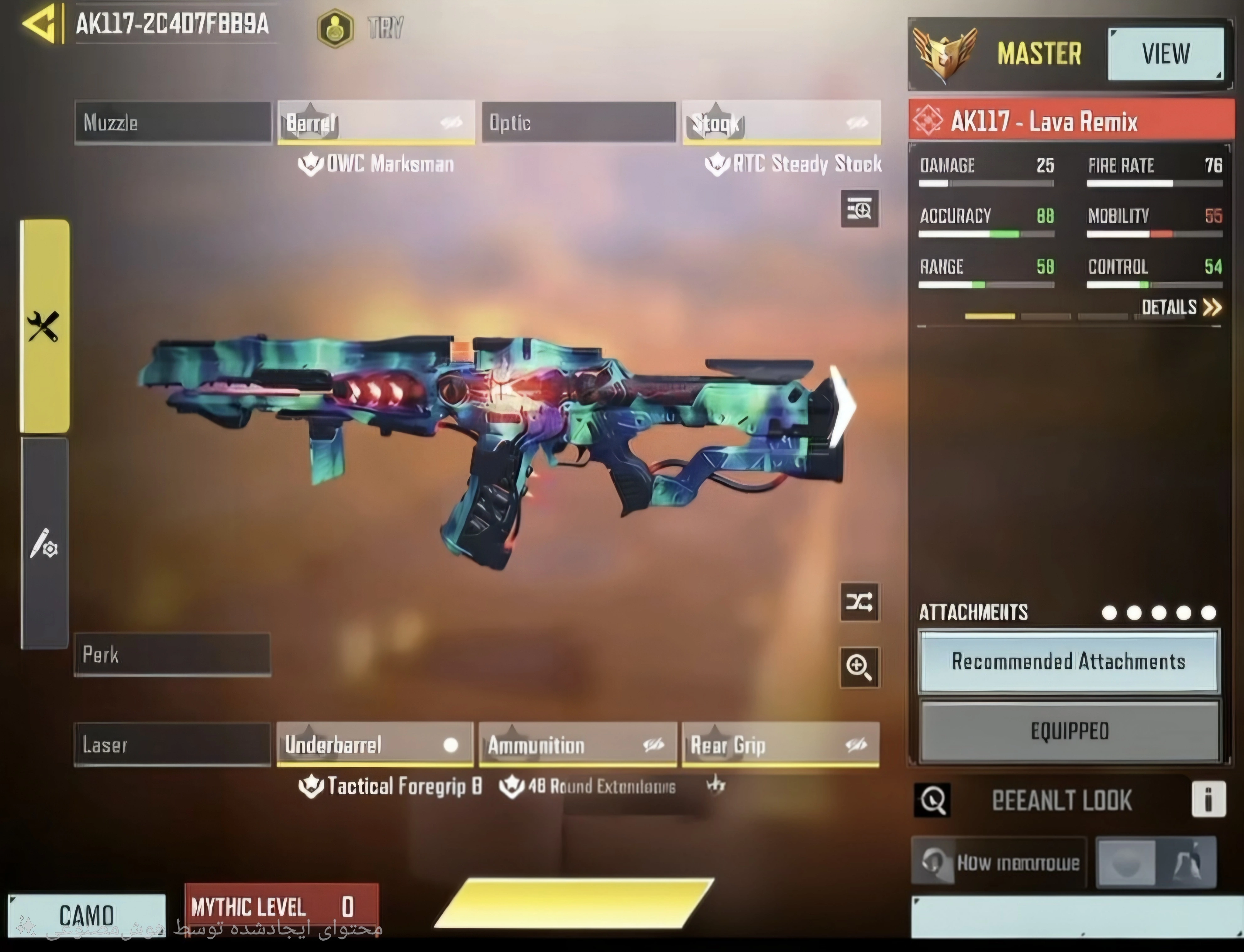The image size is (1244, 952).
Task: Go back with the yellow arrow
Action: pos(40,24)
